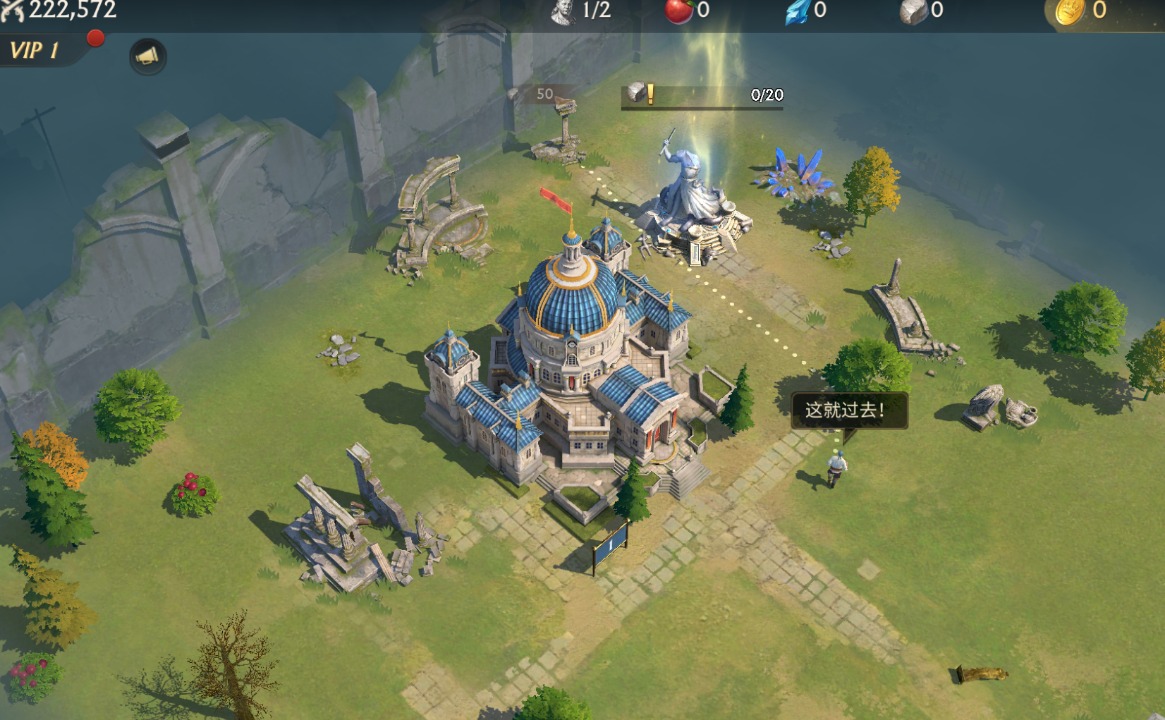
Task: Select the grey stone resource icon in top bar
Action: [913, 11]
